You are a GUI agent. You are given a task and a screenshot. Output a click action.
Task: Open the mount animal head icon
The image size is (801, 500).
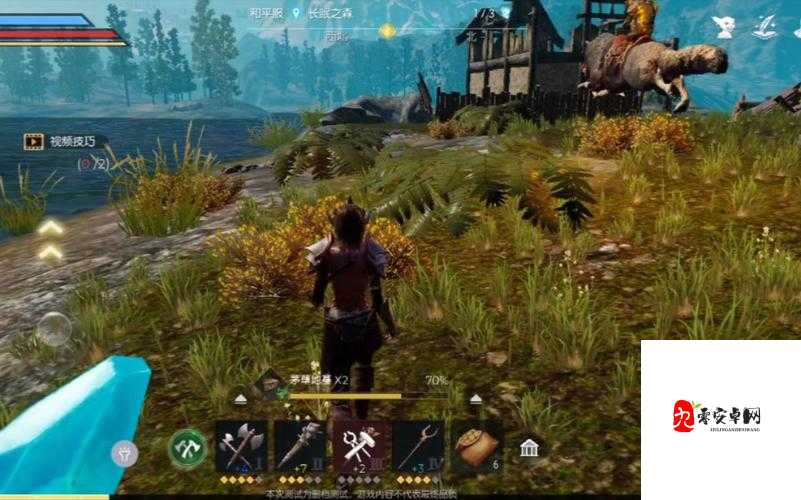click(724, 27)
